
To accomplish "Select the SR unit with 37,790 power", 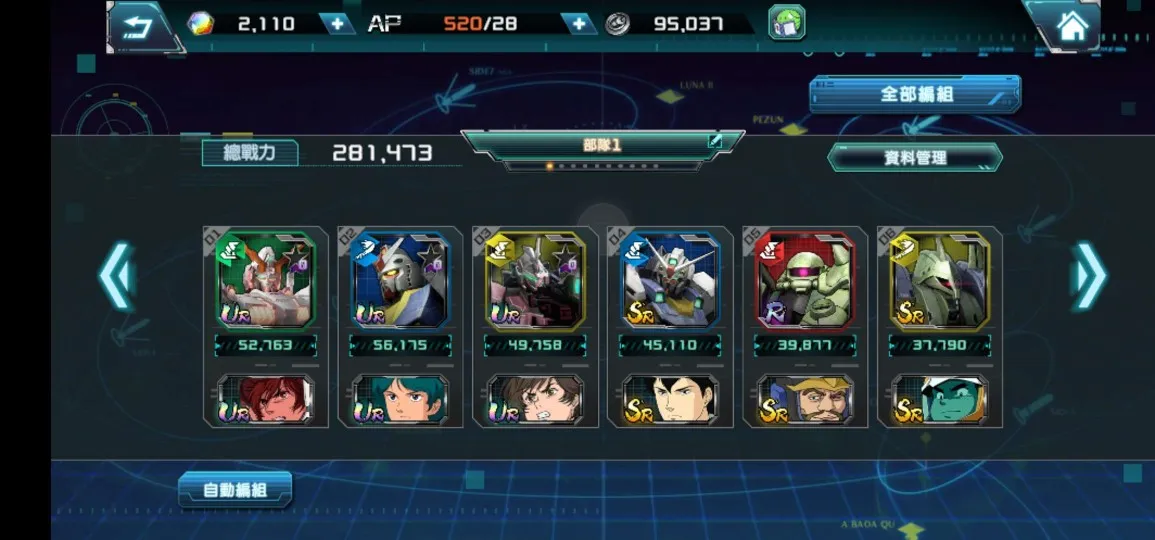I will tap(940, 281).
